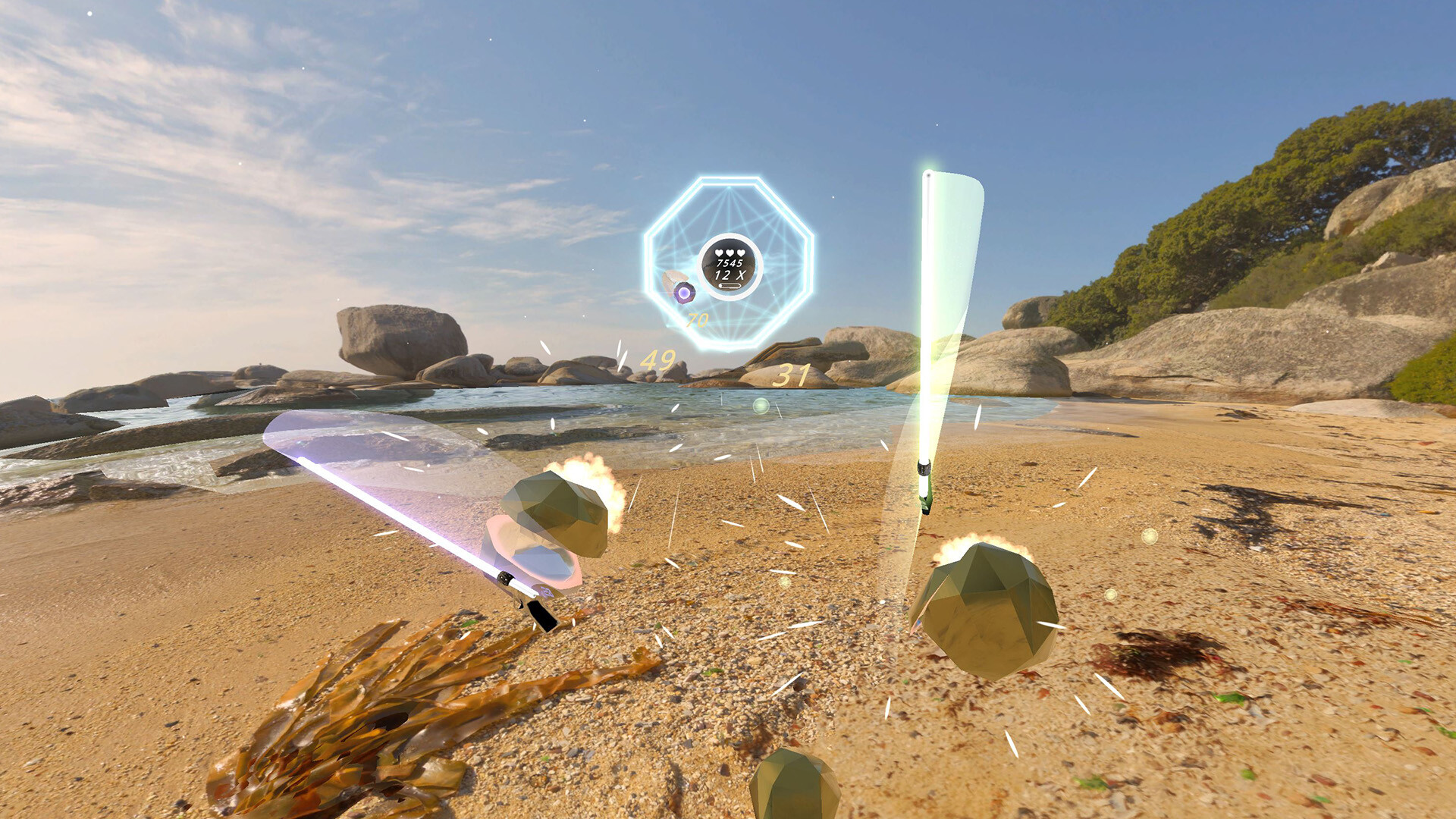
Task: Click the purple bomb gem in the HUD
Action: (683, 293)
